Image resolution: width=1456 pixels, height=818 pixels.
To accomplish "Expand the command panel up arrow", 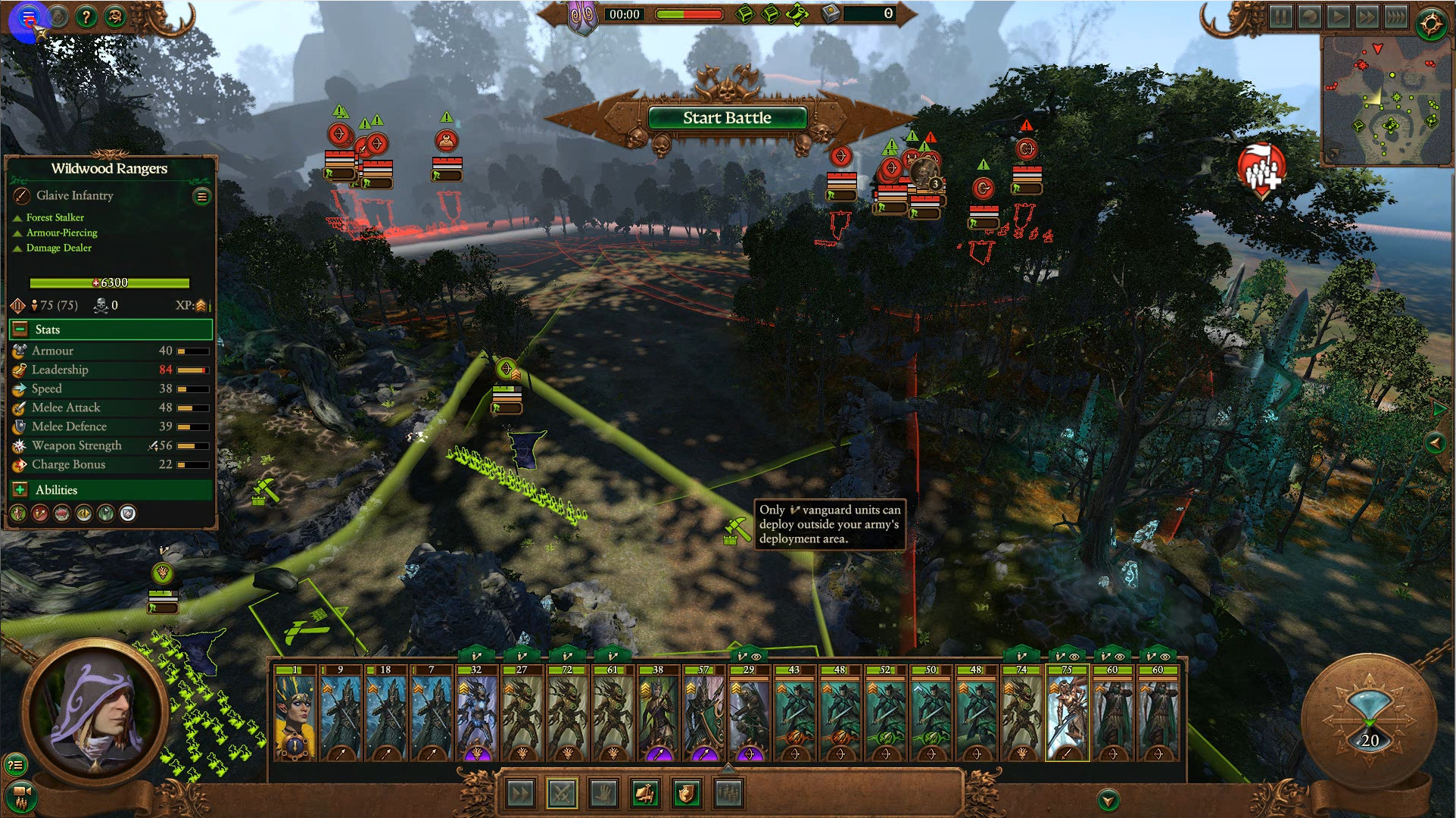I will point(728,769).
